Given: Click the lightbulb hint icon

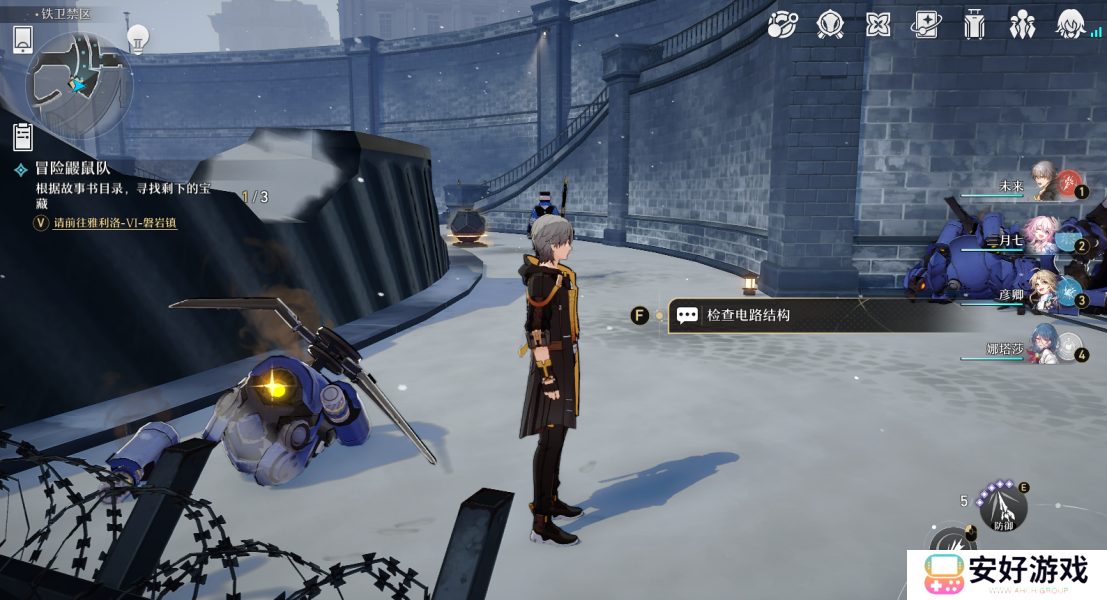Looking at the screenshot, I should tap(138, 39).
